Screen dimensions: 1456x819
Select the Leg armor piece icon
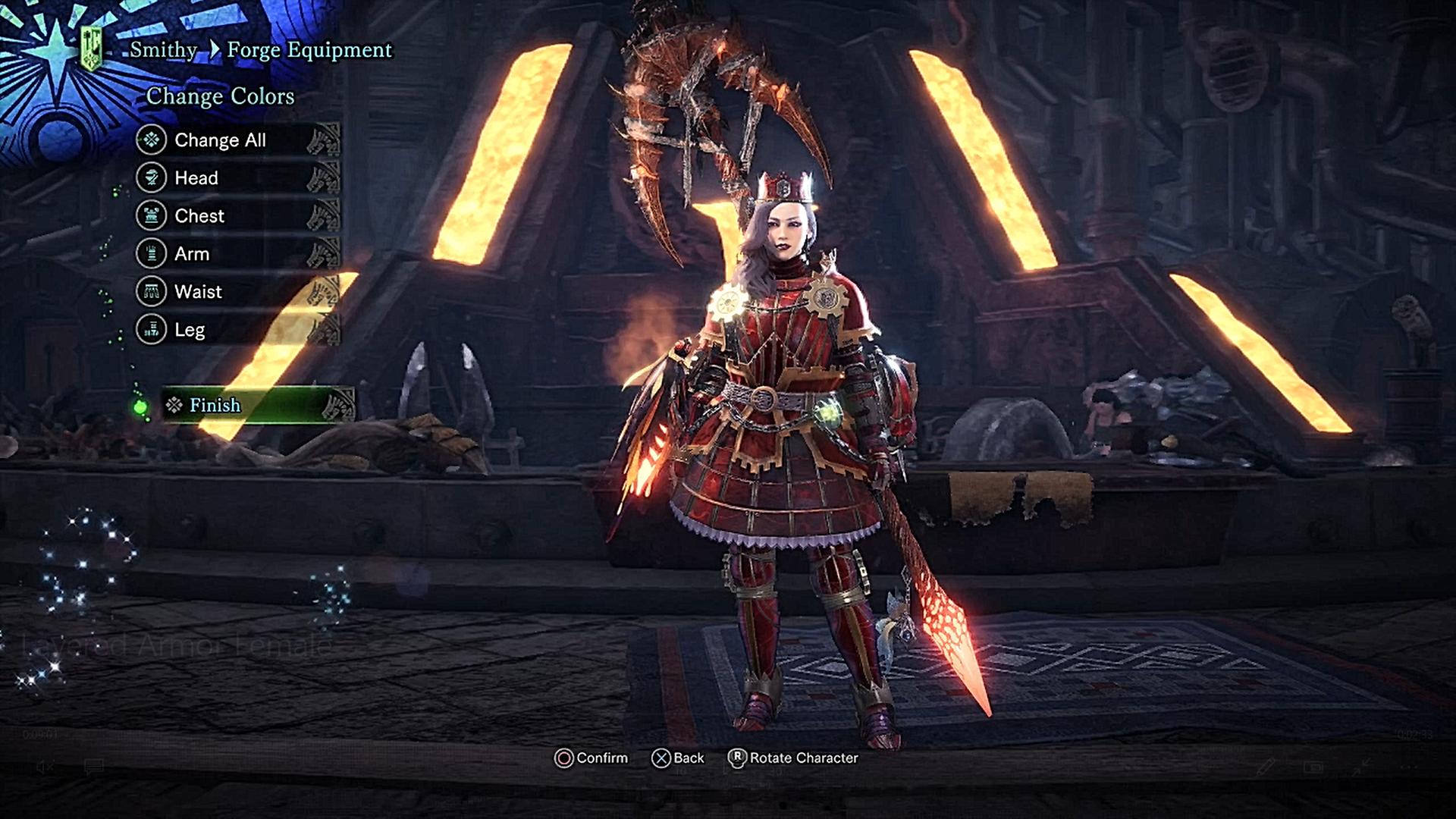(149, 329)
